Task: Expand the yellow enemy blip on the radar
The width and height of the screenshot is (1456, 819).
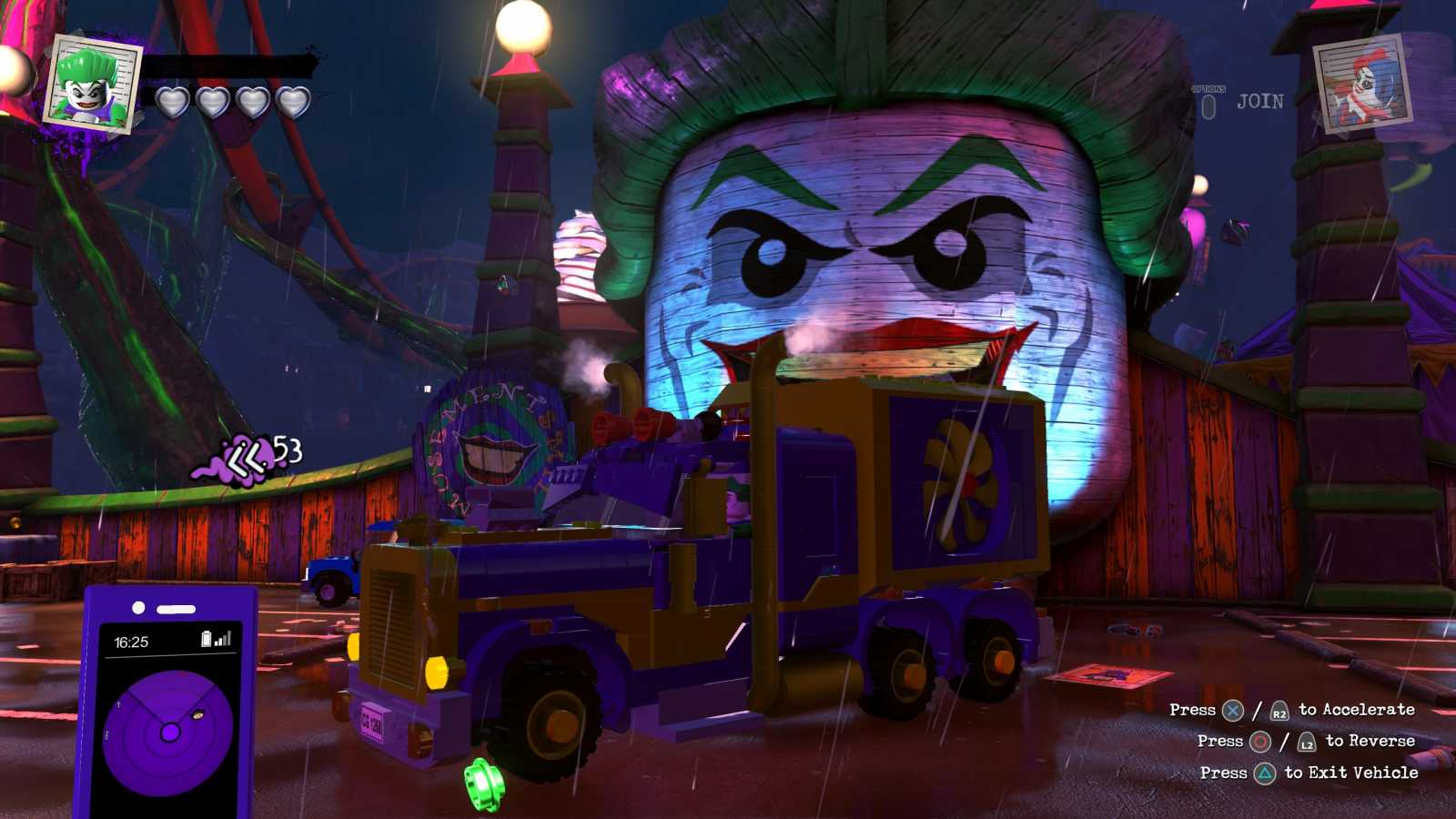Action: [197, 715]
